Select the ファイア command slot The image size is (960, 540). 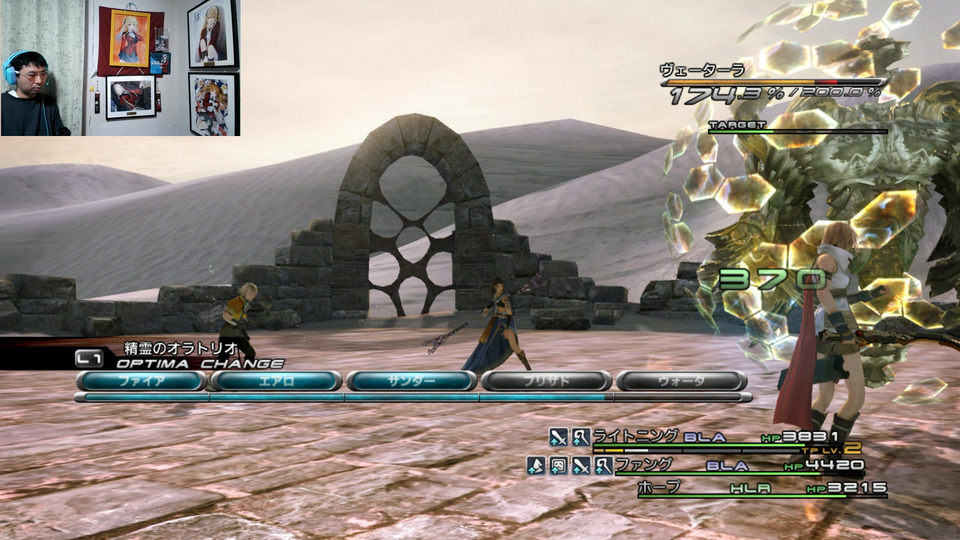pos(142,381)
